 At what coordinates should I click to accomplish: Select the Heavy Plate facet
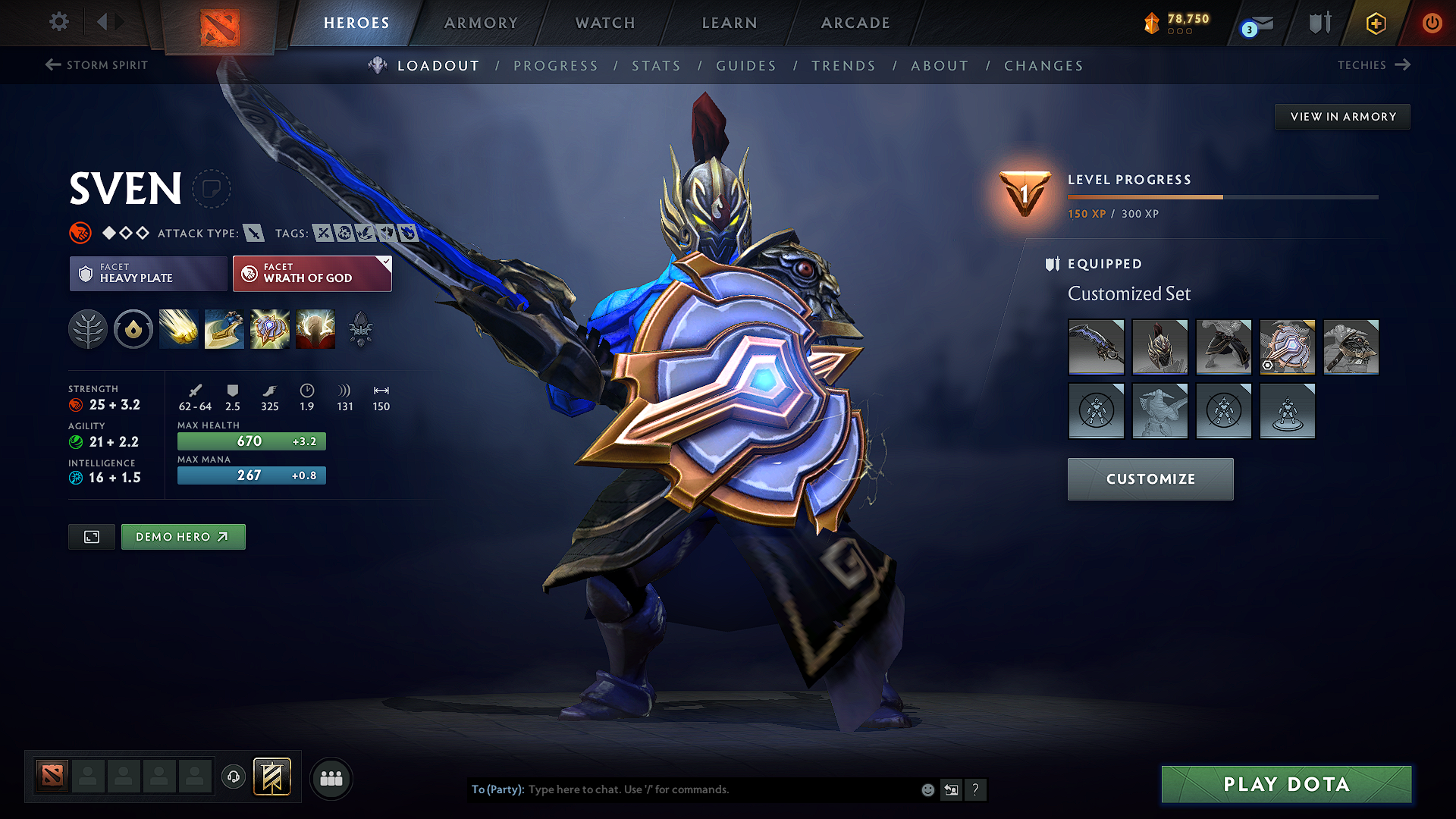[148, 273]
